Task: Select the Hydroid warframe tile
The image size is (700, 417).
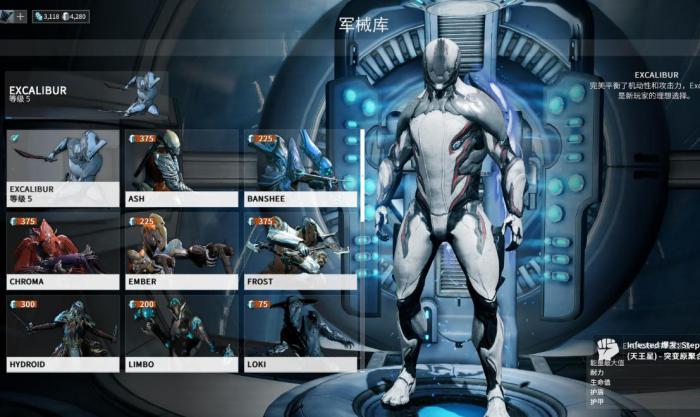Action: point(62,333)
